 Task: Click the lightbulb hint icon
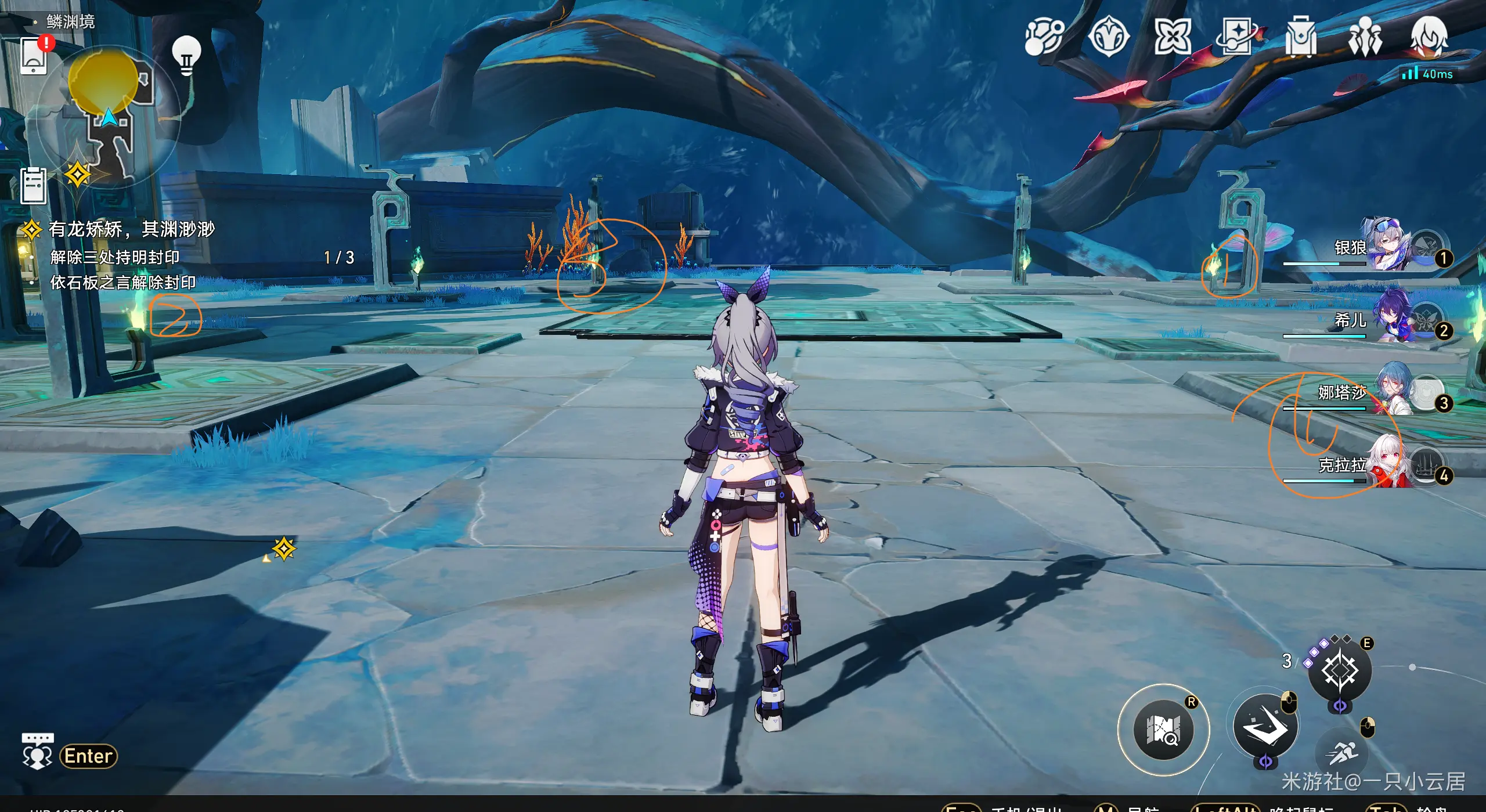(x=186, y=56)
